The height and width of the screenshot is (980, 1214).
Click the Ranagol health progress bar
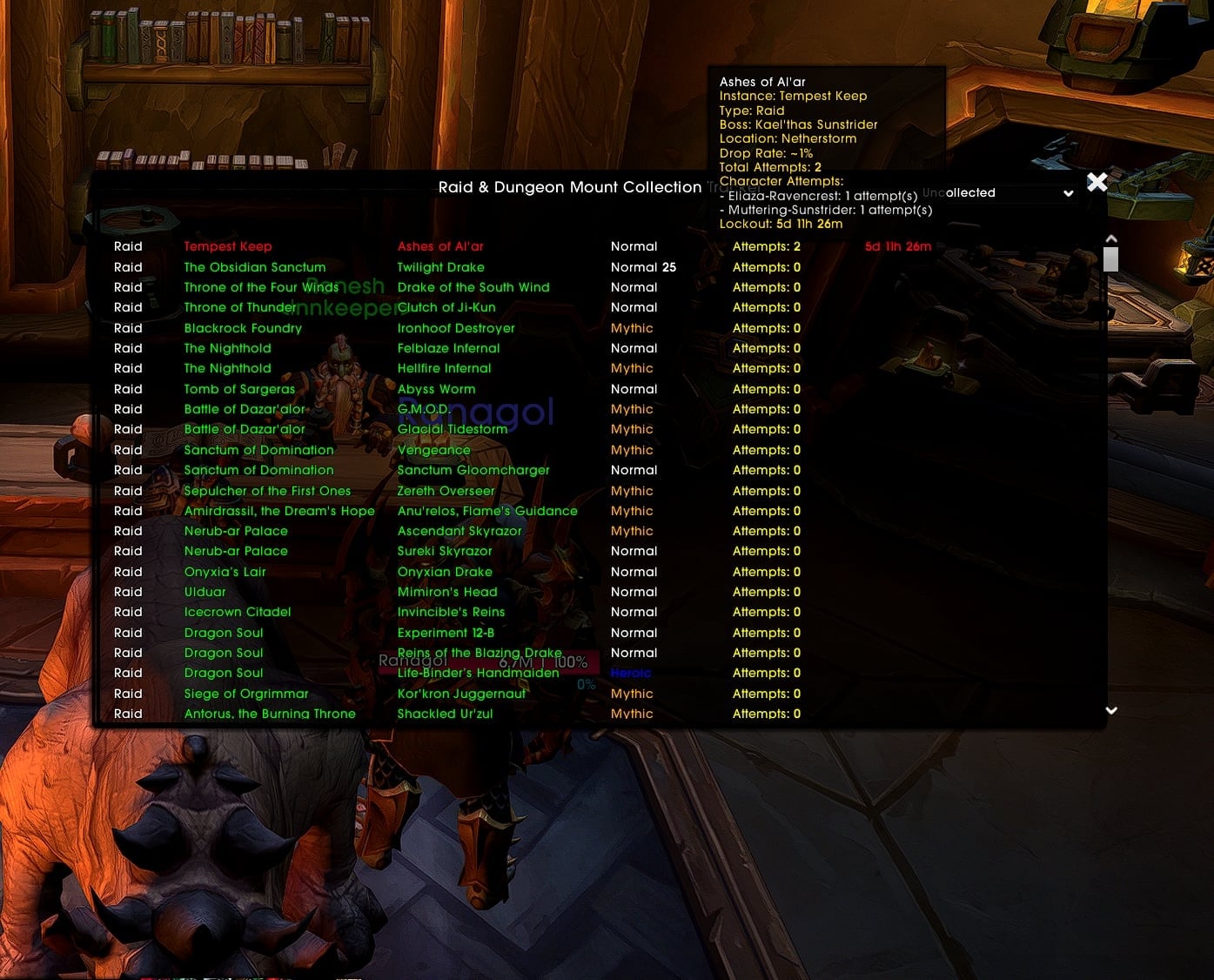487,661
